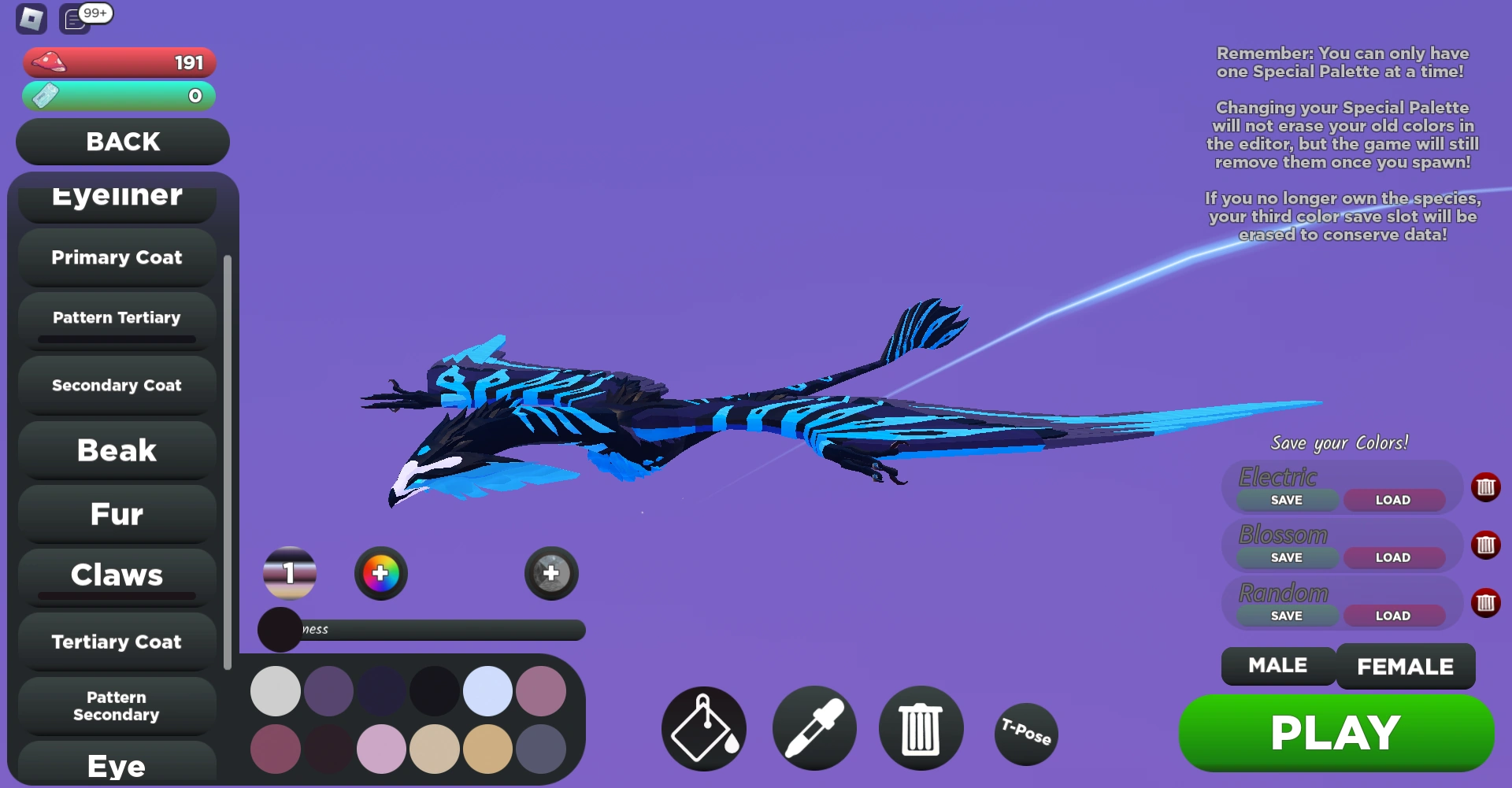Select the paint bucket fill tool
The height and width of the screenshot is (788, 1512).
(x=703, y=728)
